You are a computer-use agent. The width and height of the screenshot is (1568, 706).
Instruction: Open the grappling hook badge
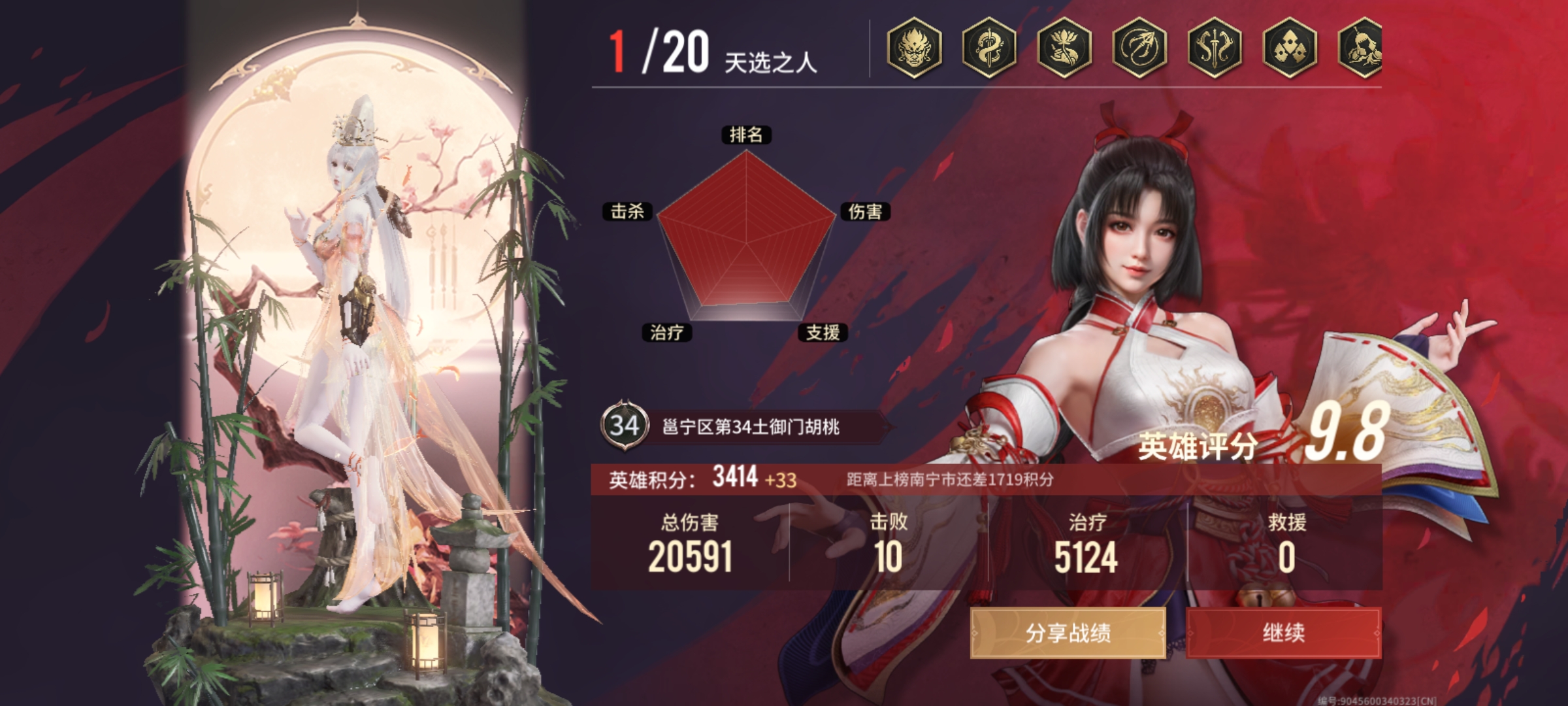tap(1139, 48)
